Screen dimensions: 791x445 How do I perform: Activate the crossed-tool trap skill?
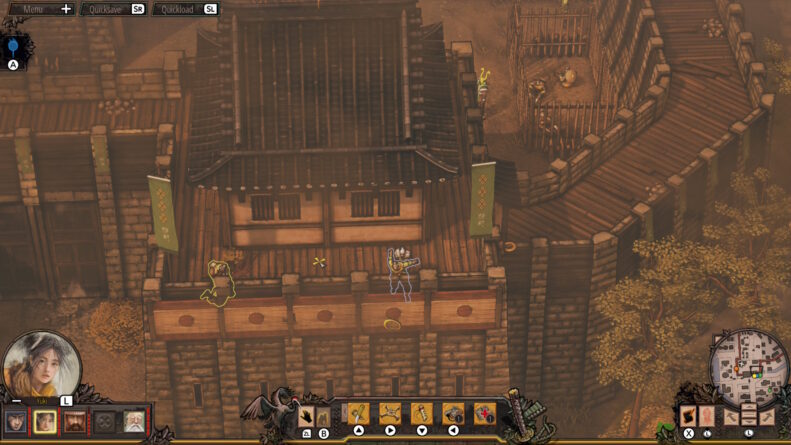[390, 414]
